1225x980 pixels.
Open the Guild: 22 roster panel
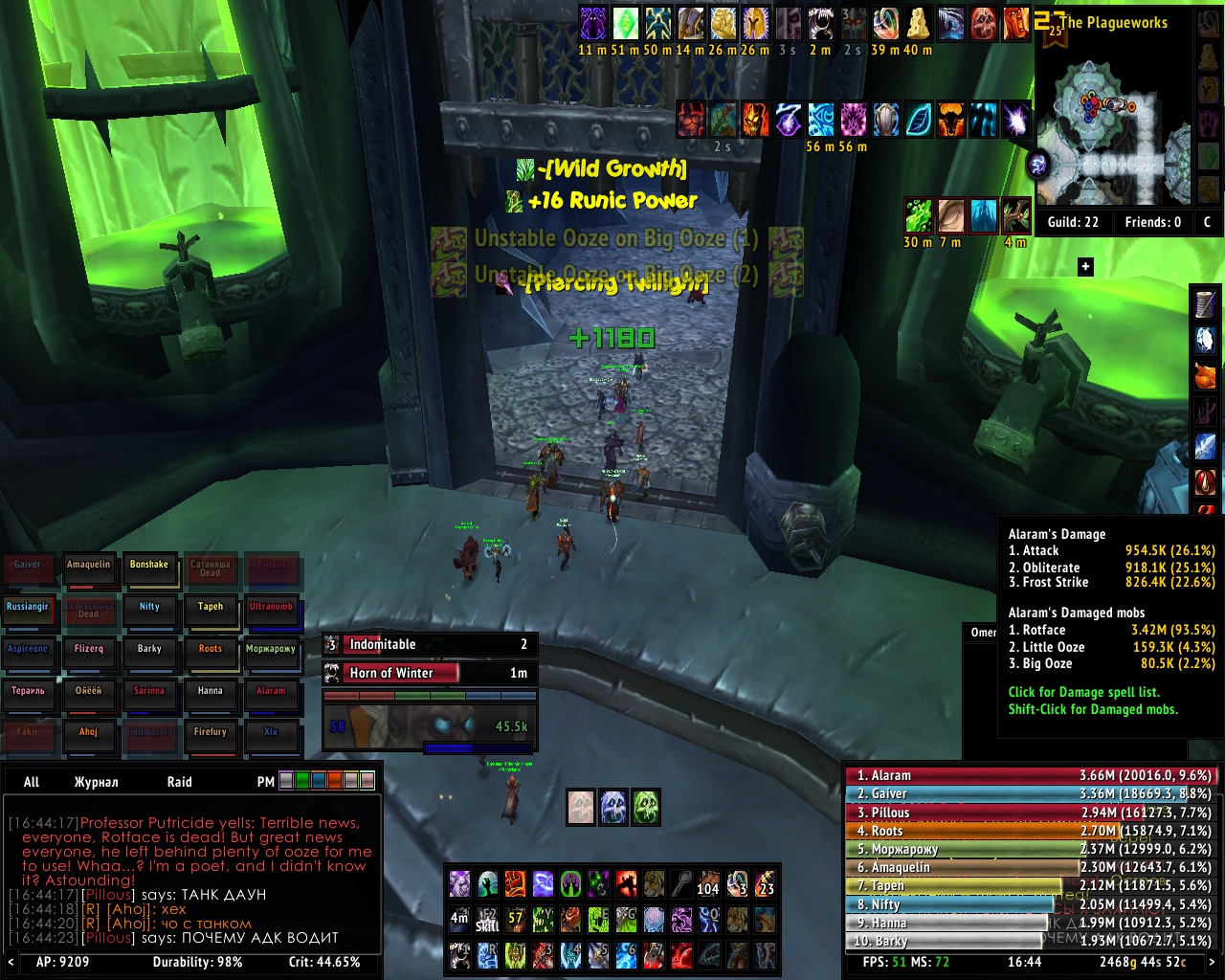[x=1073, y=222]
